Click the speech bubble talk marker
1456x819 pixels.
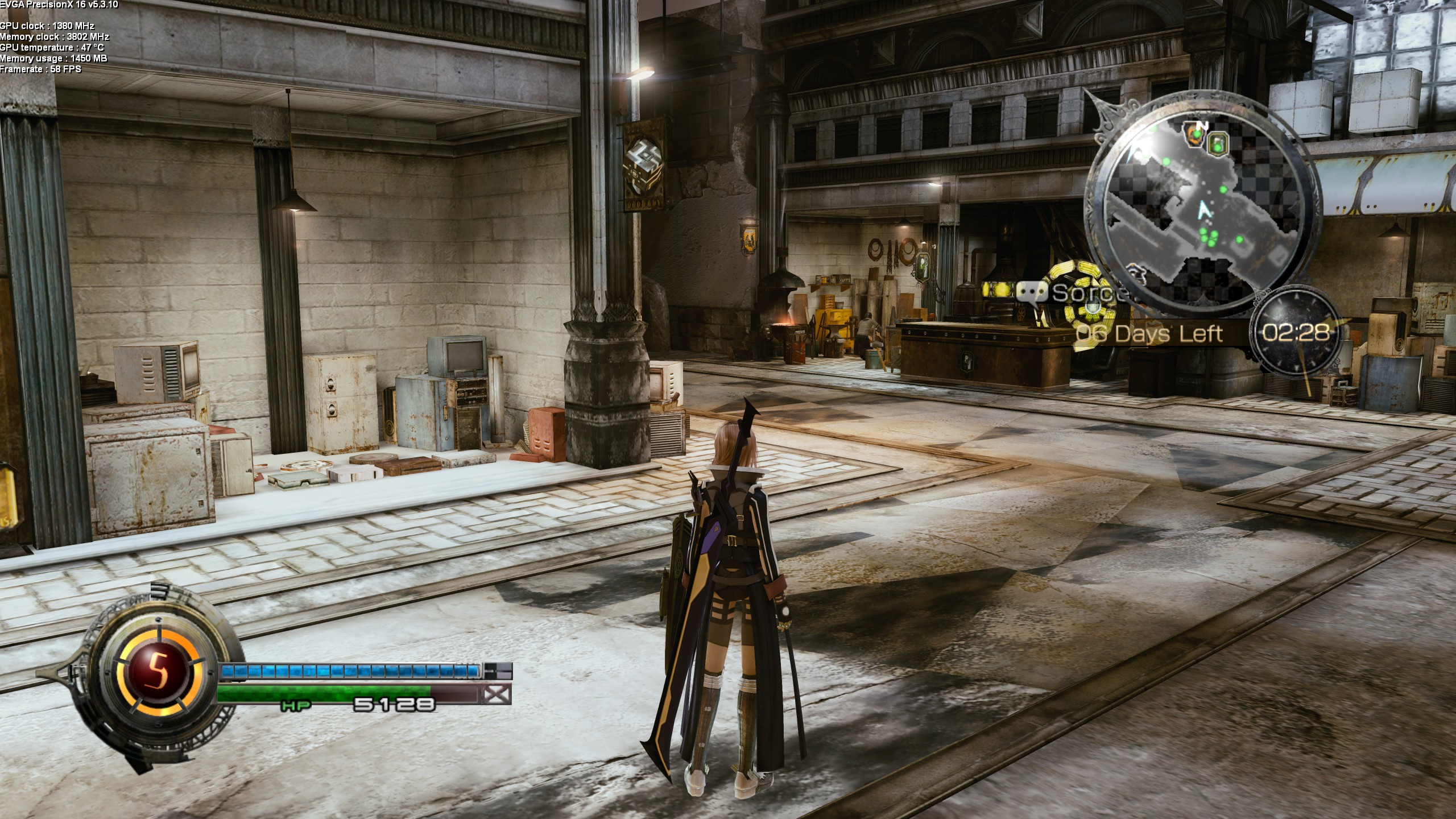coord(1032,293)
